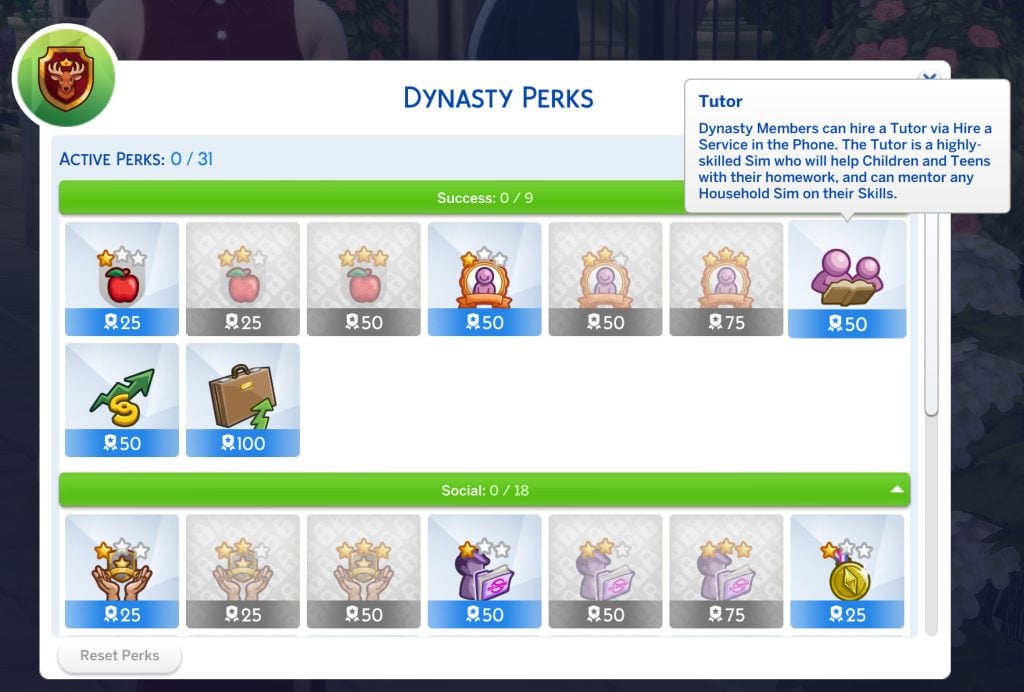
Task: Select the three-star crown in hands perk
Action: pyautogui.click(x=364, y=571)
